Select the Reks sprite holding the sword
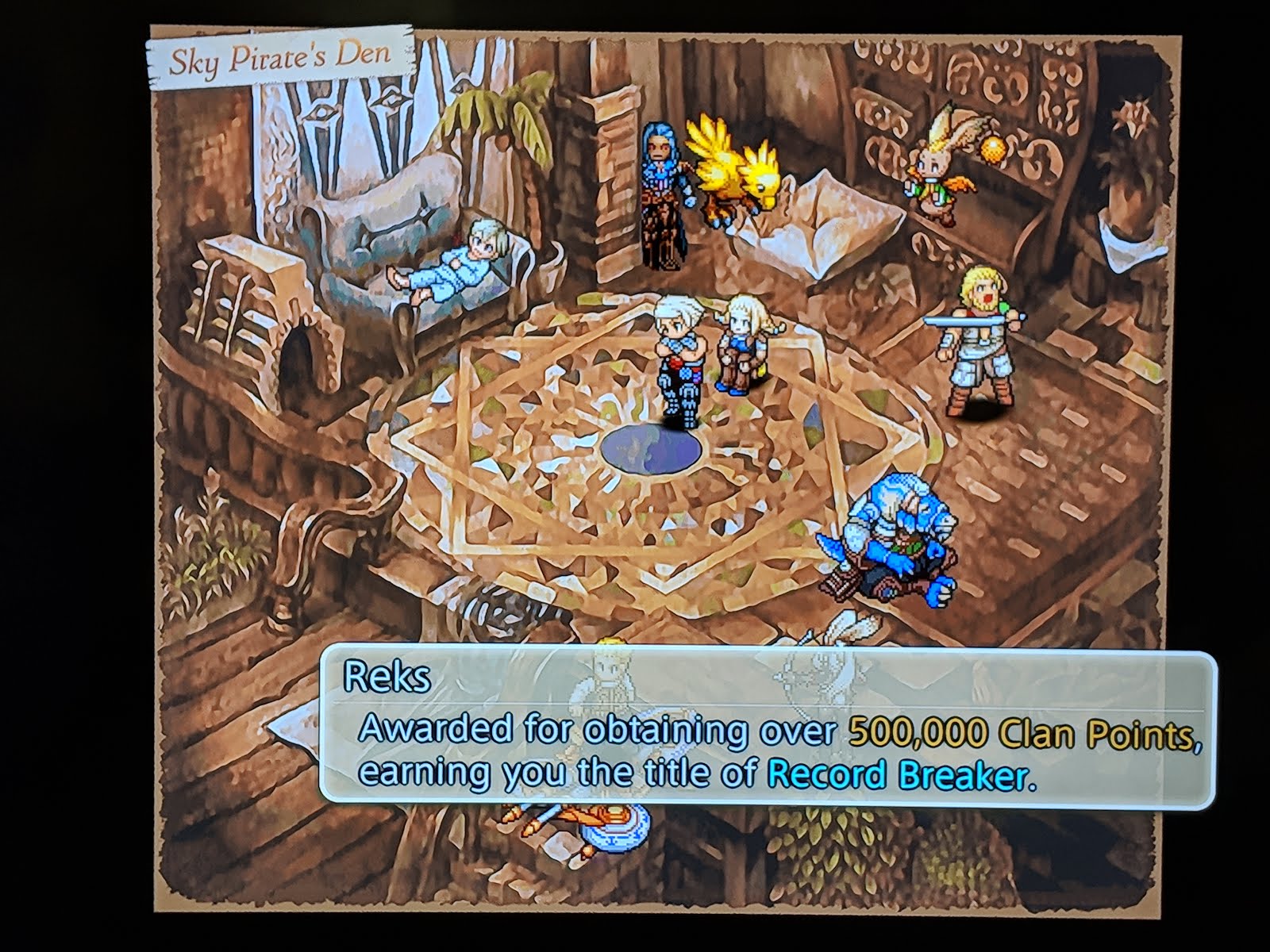The height and width of the screenshot is (952, 1270). 976,341
